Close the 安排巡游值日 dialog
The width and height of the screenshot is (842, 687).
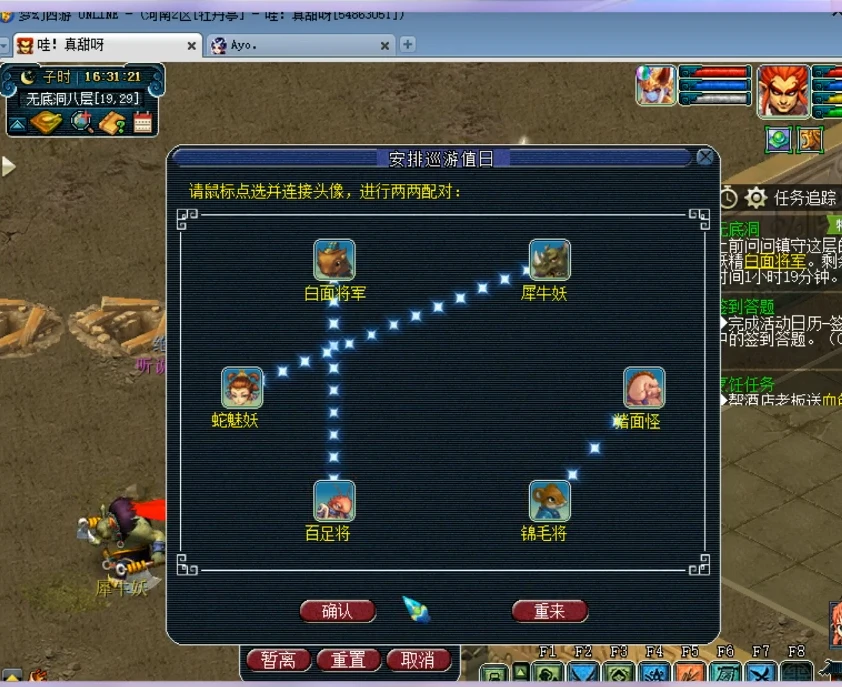pos(706,157)
